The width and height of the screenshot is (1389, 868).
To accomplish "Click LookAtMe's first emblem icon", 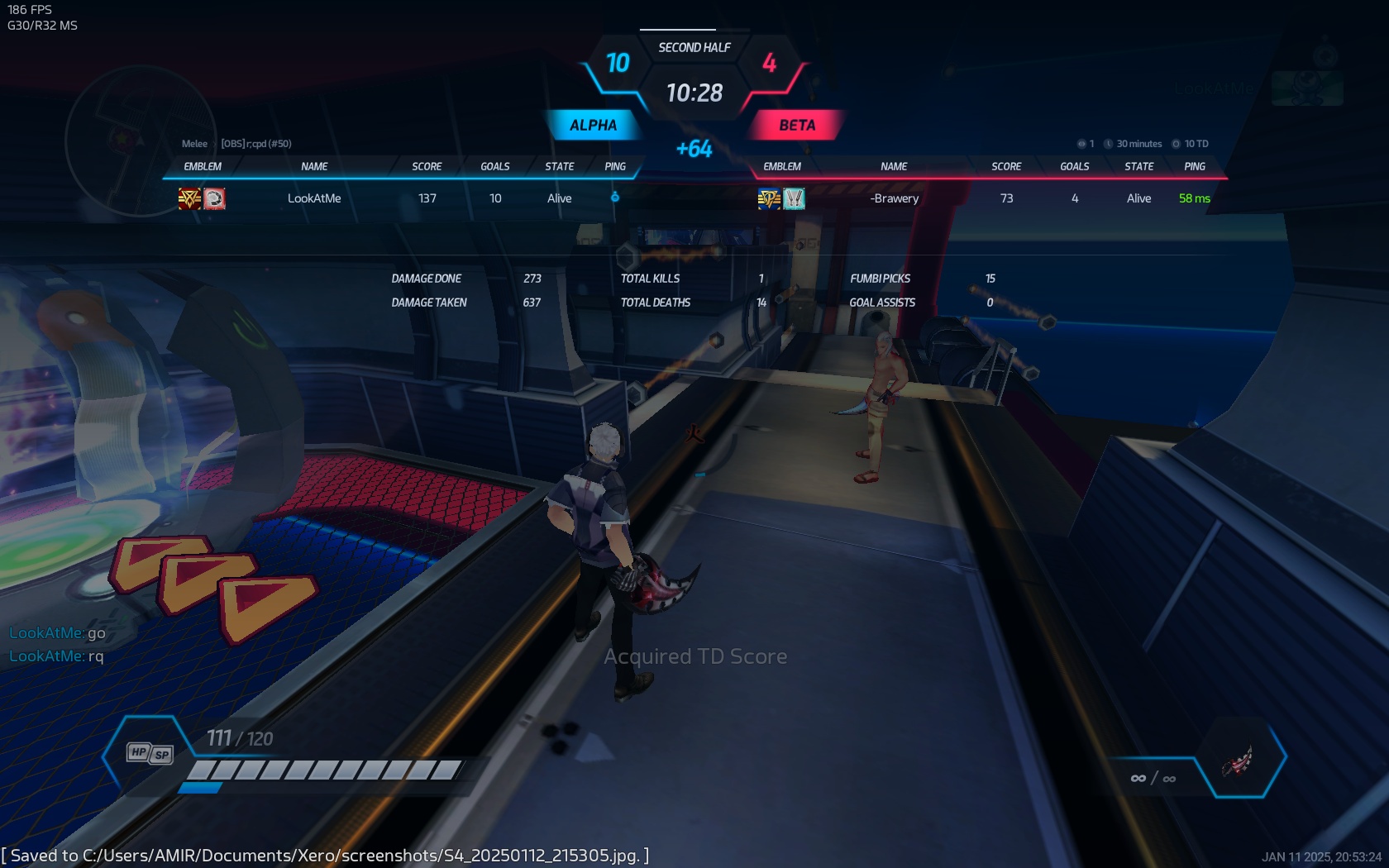I will click(x=190, y=198).
